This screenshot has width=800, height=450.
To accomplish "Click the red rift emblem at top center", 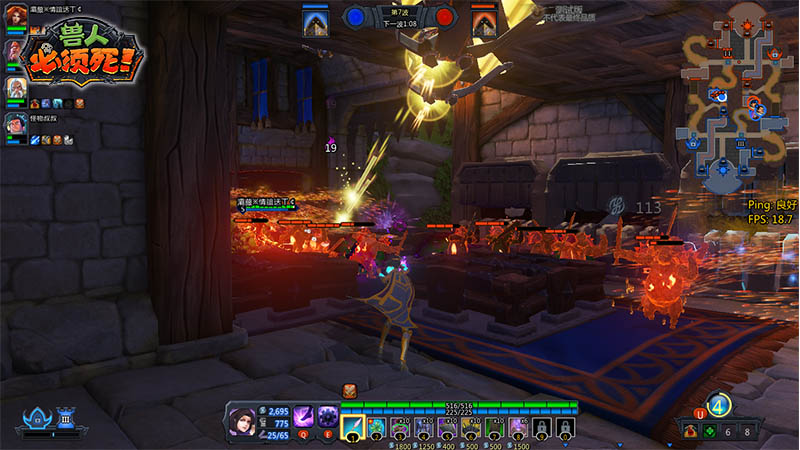I will [x=445, y=17].
